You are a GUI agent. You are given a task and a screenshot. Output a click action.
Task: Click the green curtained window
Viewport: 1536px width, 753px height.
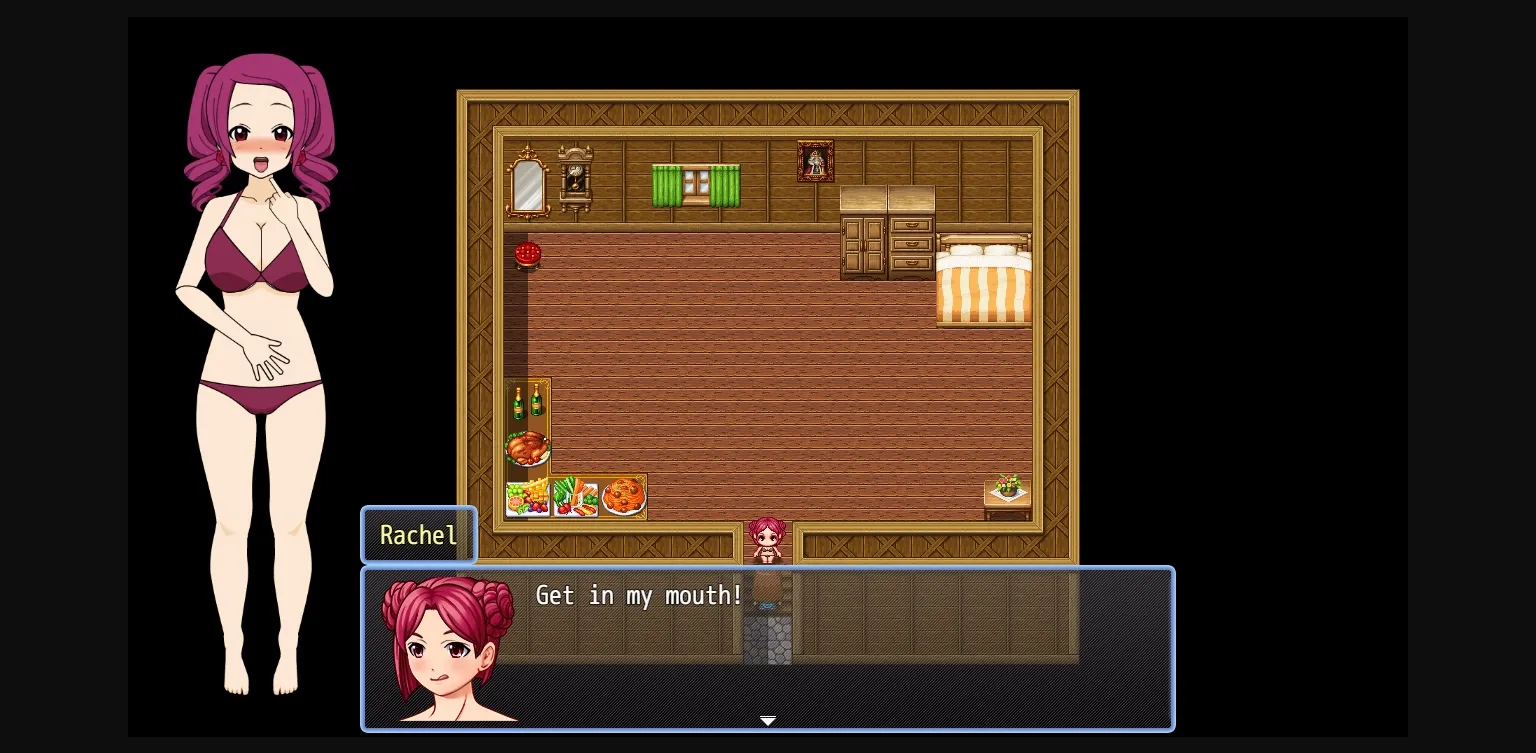pyautogui.click(x=695, y=183)
